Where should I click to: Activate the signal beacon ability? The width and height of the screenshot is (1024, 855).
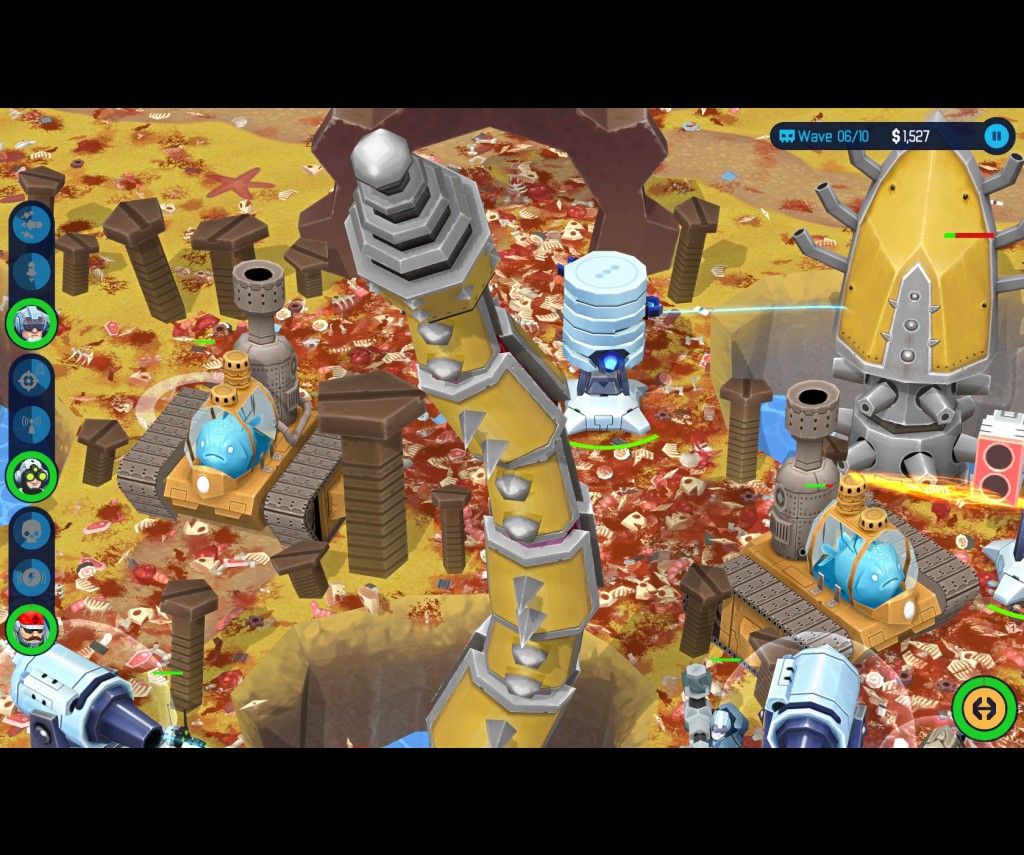[x=31, y=424]
